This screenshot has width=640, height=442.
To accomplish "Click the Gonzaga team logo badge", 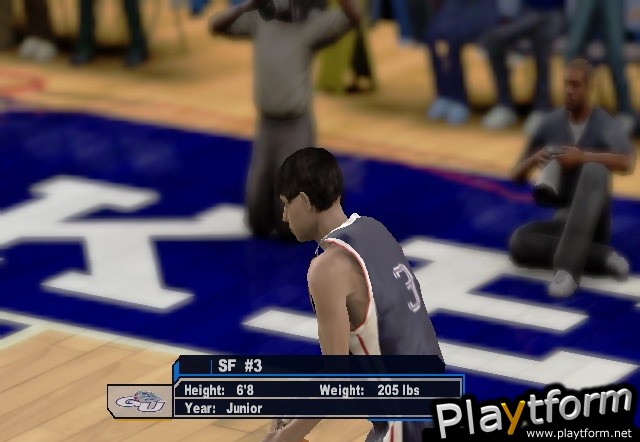I will pyautogui.click(x=139, y=399).
